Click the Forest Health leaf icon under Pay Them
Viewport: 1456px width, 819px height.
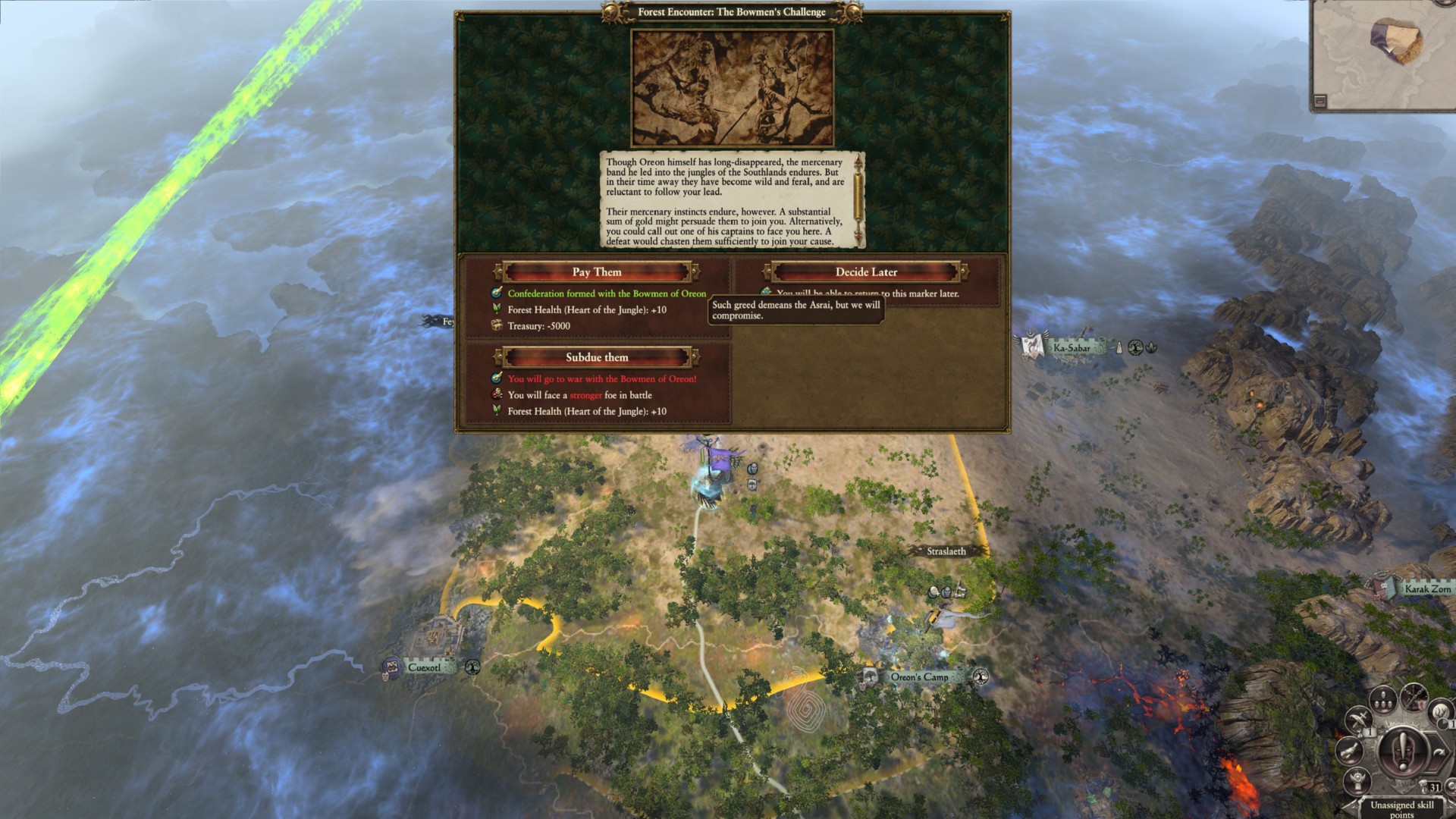[x=497, y=309]
